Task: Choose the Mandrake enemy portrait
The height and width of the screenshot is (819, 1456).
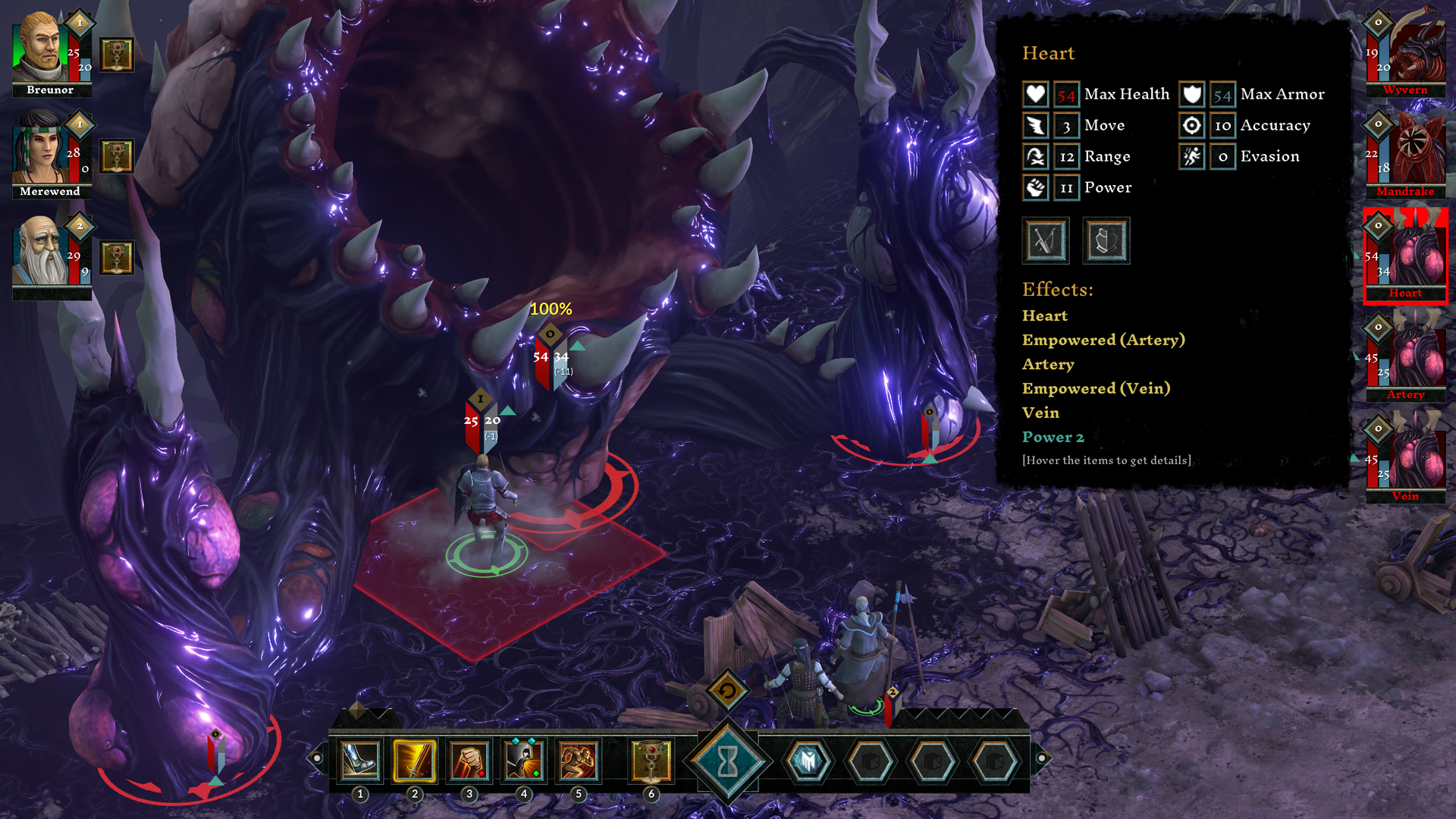Action: click(1405, 152)
